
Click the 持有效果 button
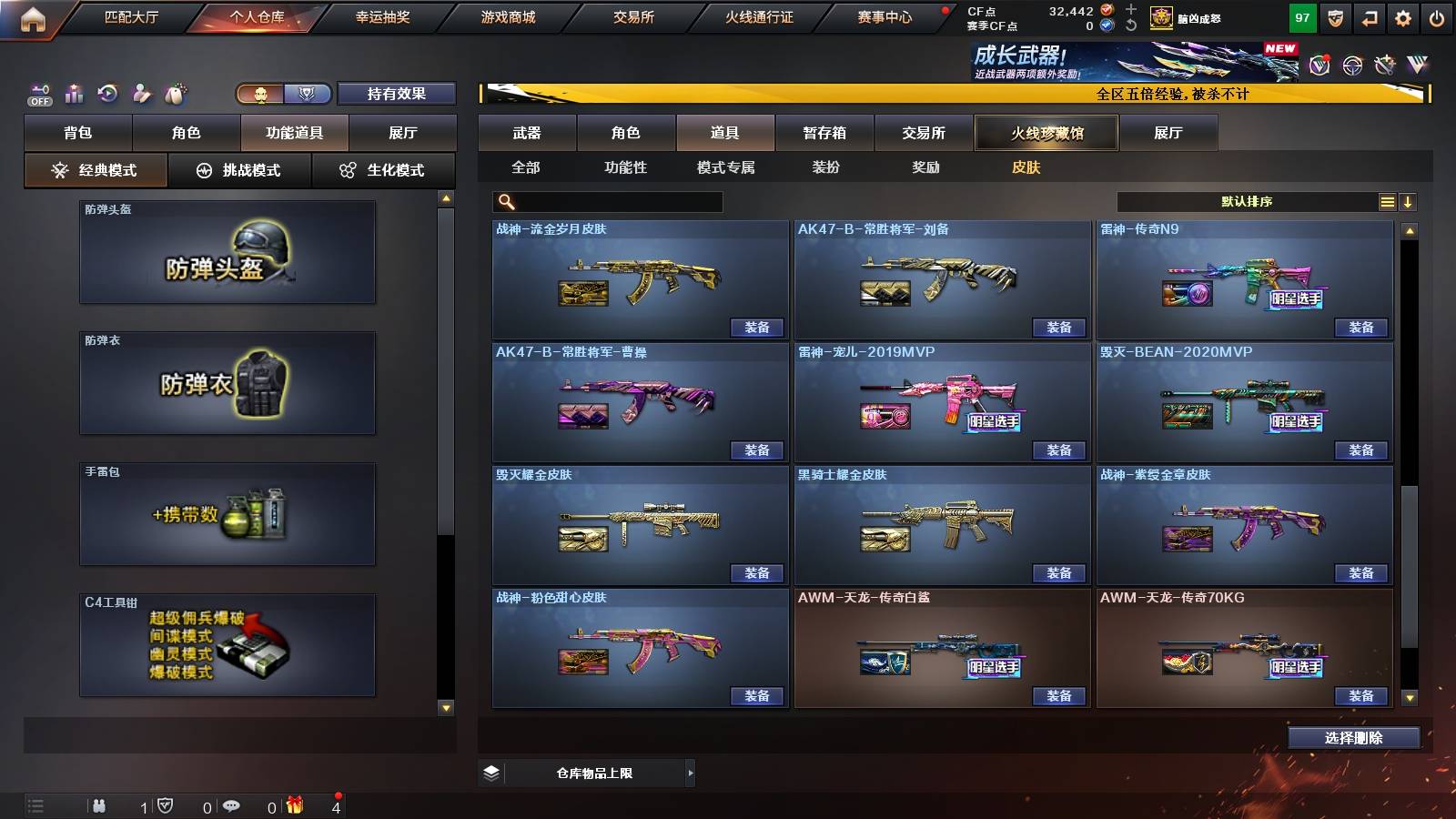(396, 94)
